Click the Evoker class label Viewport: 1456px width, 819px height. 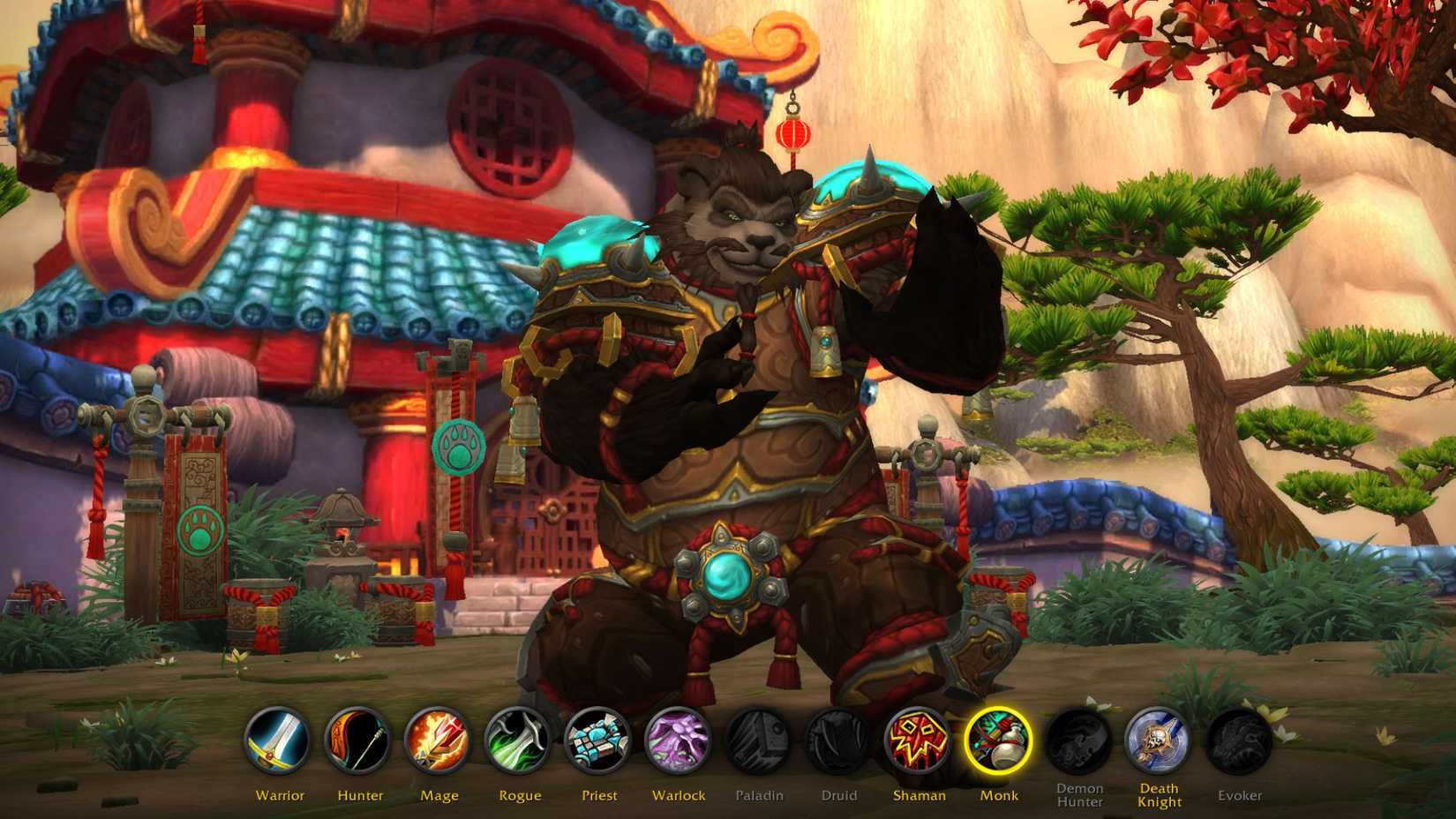click(x=1240, y=795)
